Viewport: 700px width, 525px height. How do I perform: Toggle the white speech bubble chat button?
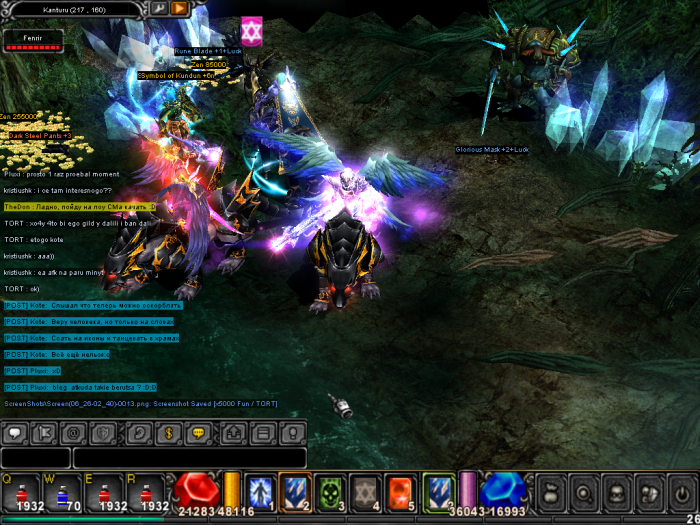[15, 434]
